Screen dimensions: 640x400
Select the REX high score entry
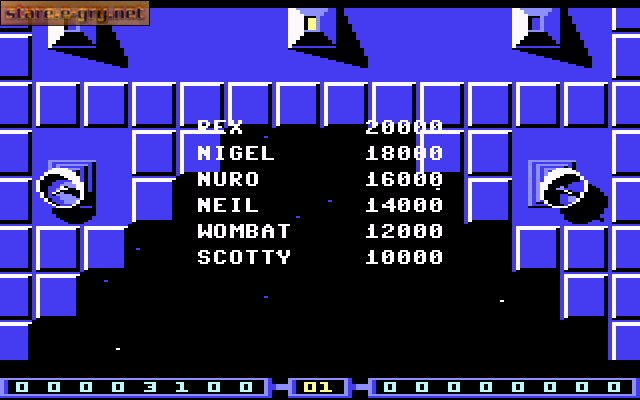pyautogui.click(x=319, y=128)
